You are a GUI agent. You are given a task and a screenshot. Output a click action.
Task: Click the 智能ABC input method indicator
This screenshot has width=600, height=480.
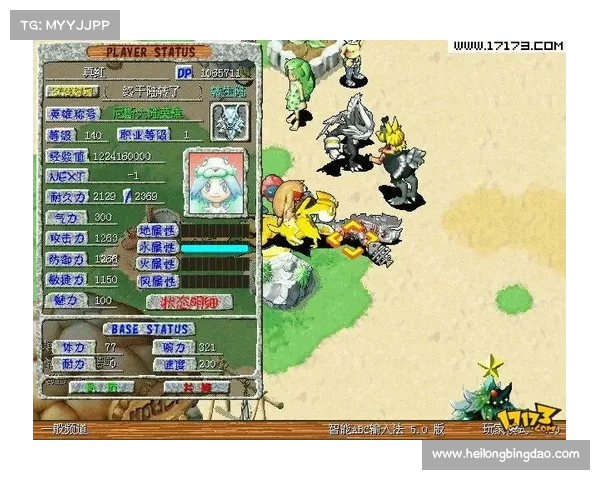386,429
